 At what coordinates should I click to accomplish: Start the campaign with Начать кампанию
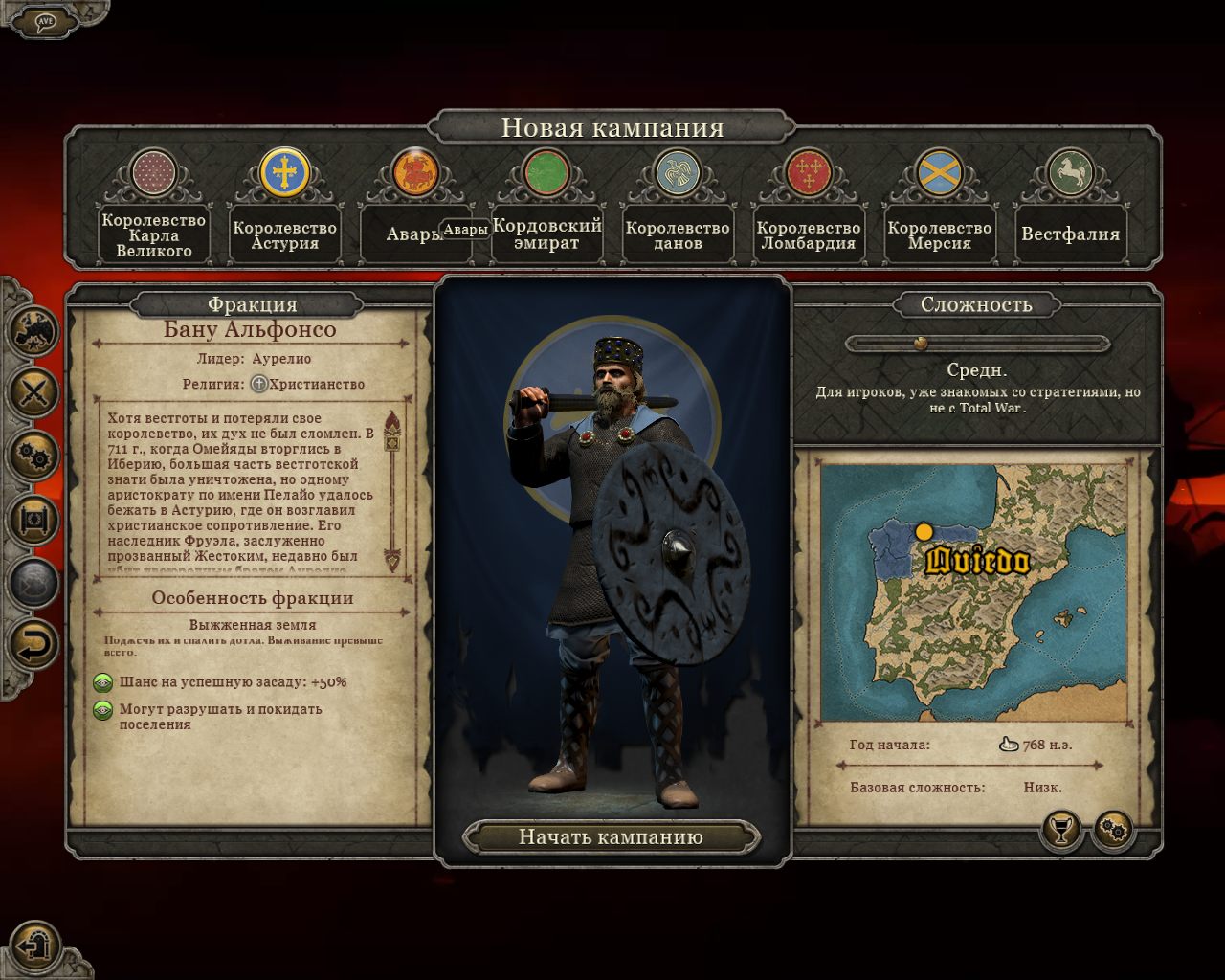pos(611,837)
